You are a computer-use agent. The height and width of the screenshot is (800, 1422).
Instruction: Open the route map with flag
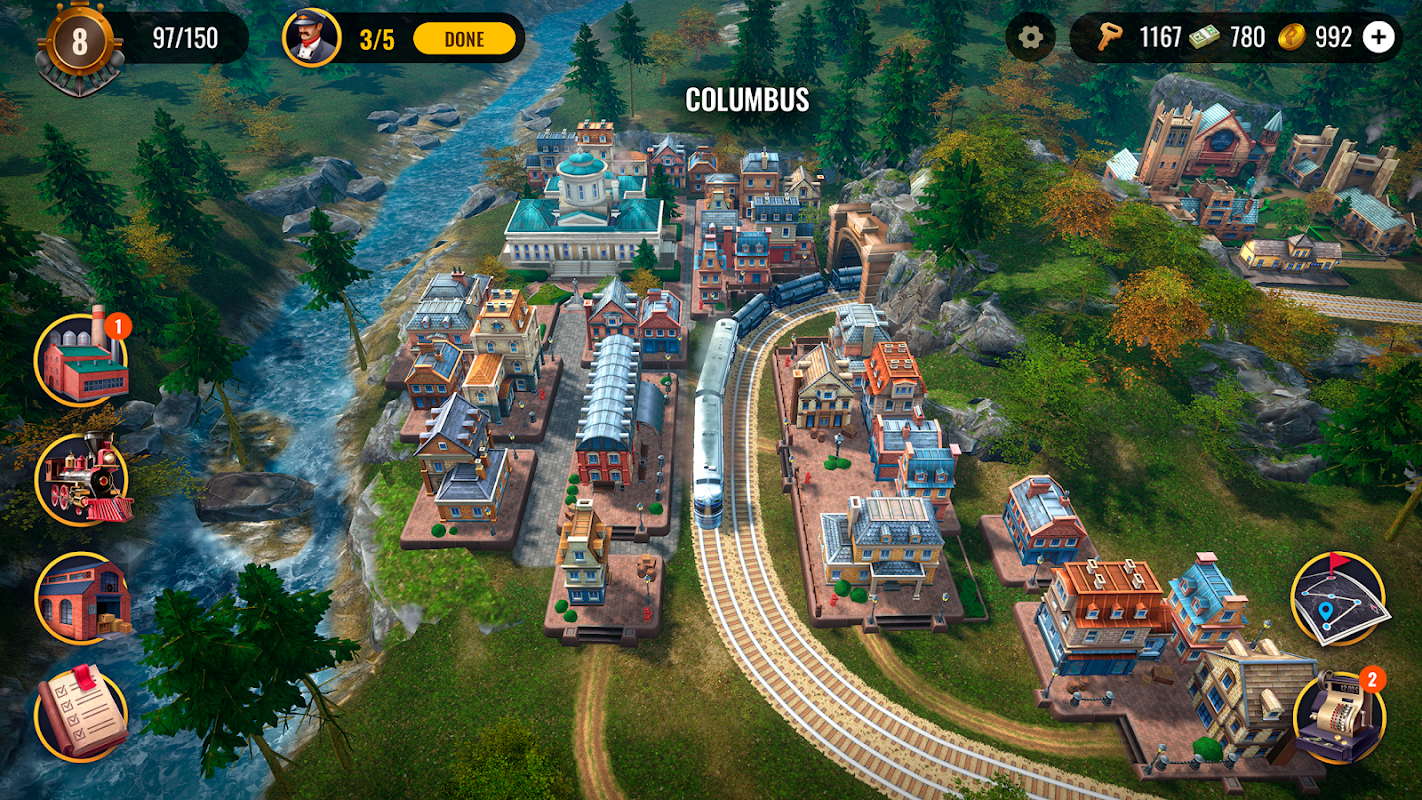pyautogui.click(x=1338, y=598)
